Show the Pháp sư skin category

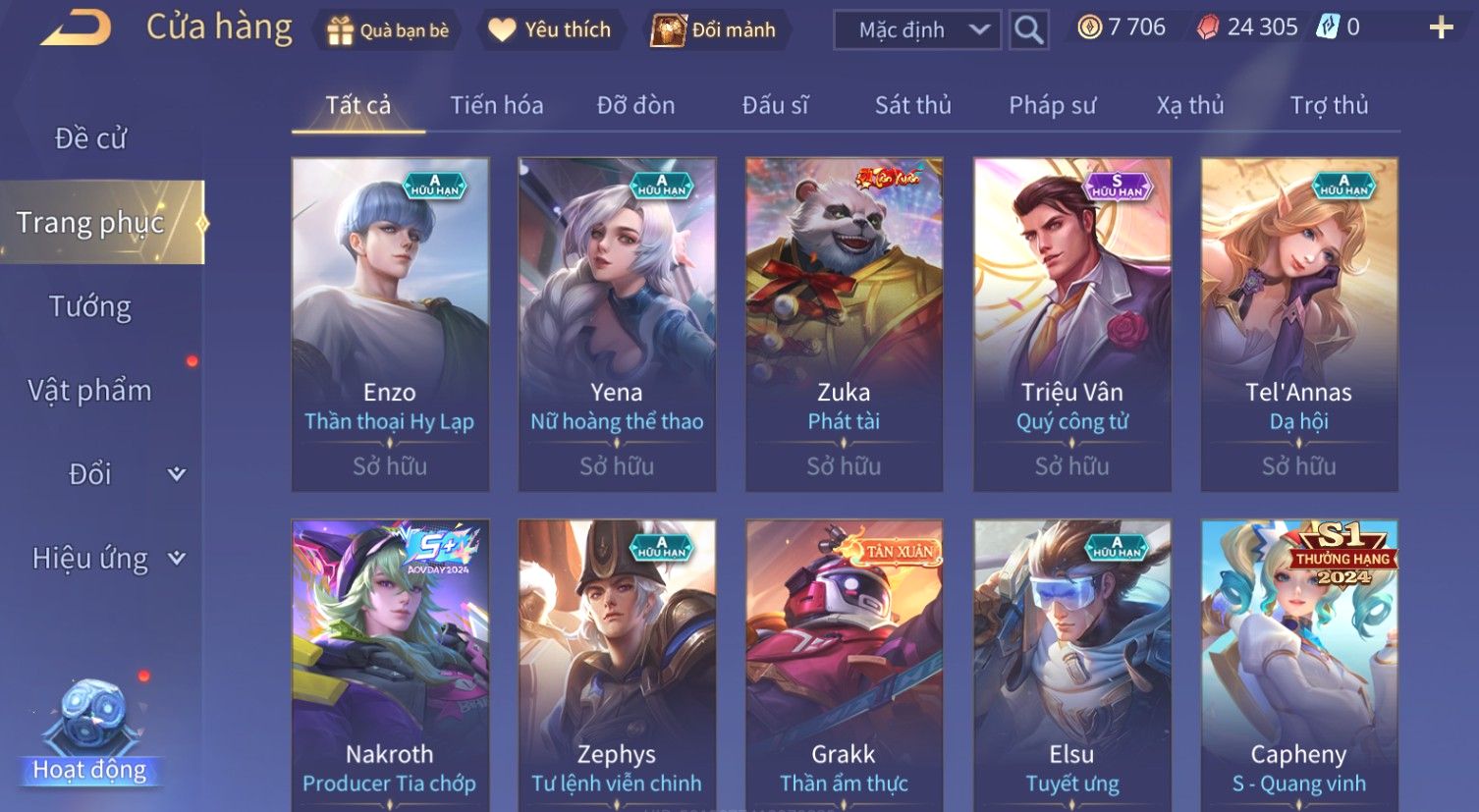[1052, 105]
